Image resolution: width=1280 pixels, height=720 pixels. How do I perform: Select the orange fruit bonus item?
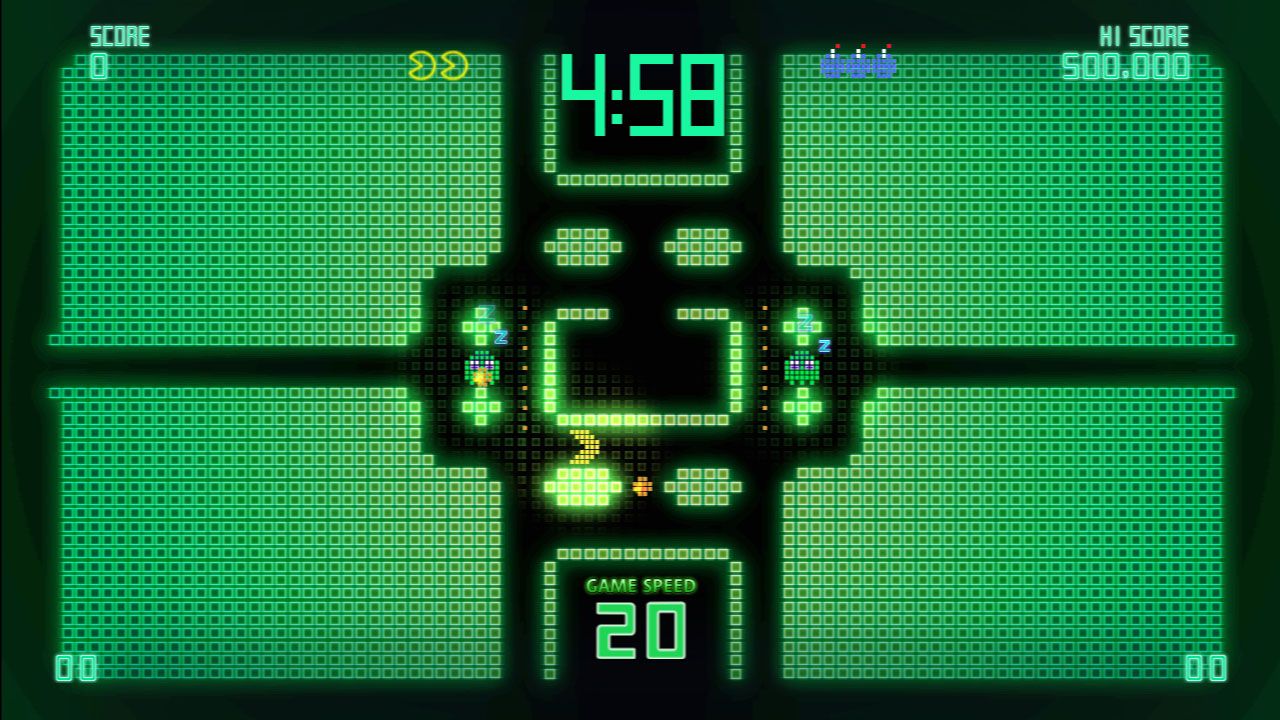point(640,487)
